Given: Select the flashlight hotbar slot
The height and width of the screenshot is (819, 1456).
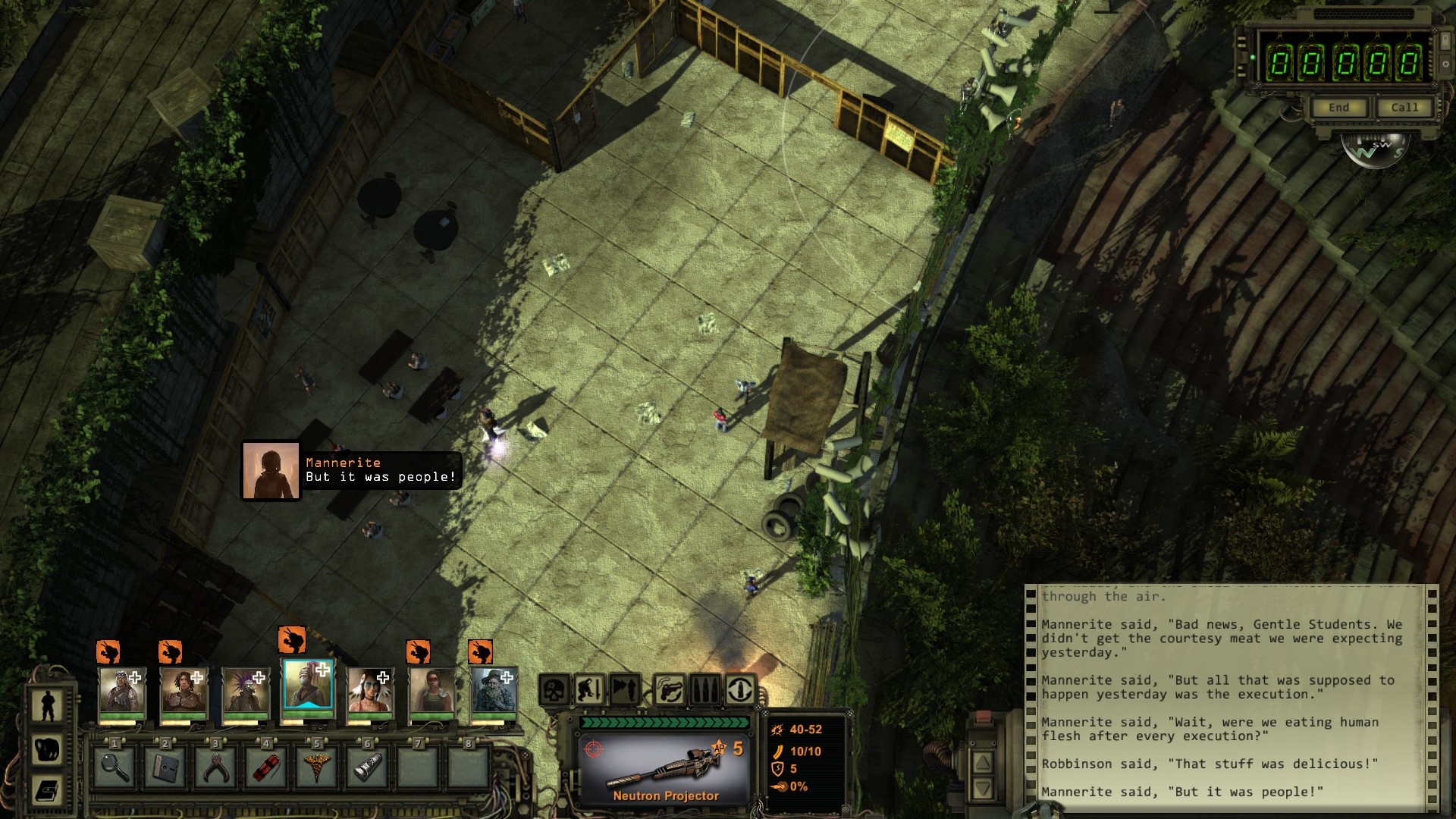Looking at the screenshot, I should [367, 767].
